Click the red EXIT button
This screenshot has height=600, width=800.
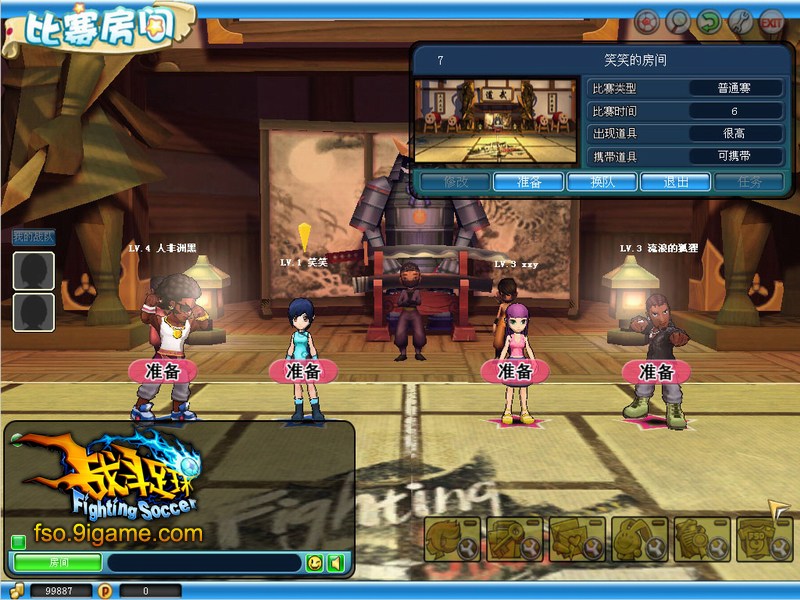point(772,21)
